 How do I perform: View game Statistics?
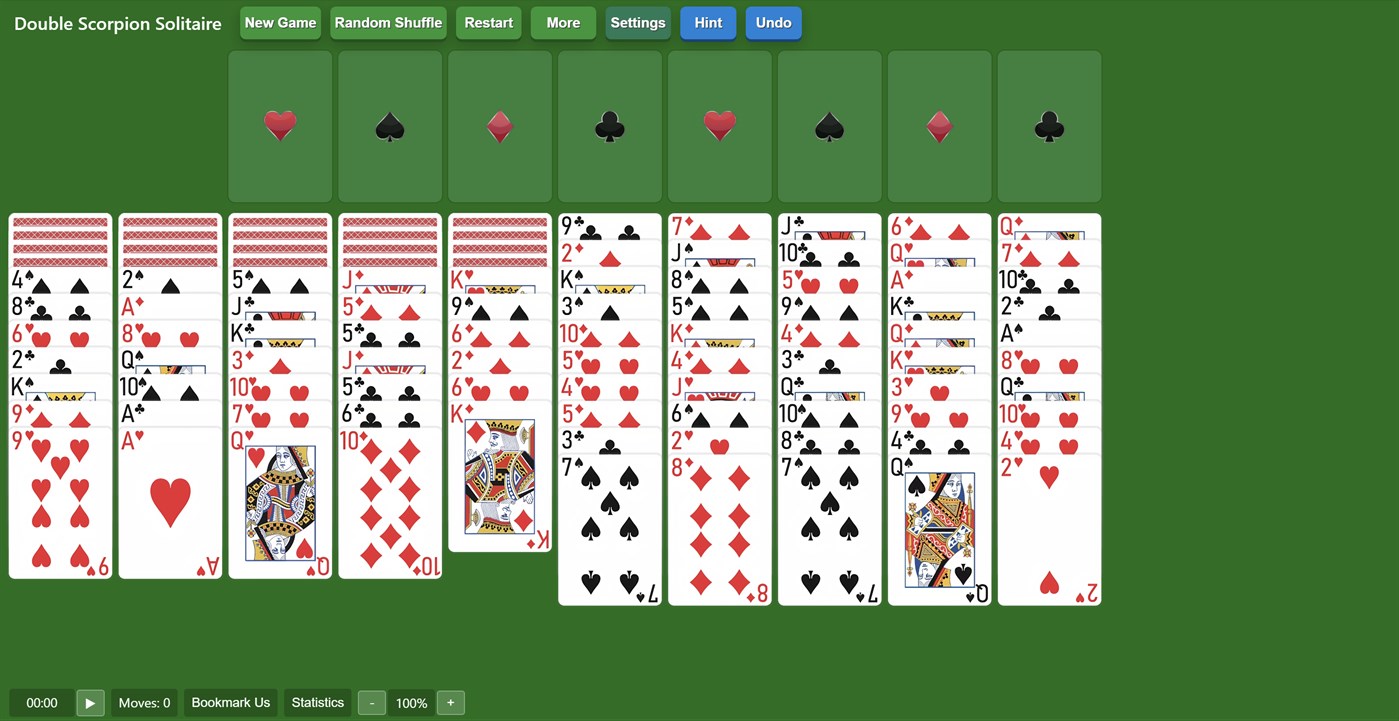317,702
